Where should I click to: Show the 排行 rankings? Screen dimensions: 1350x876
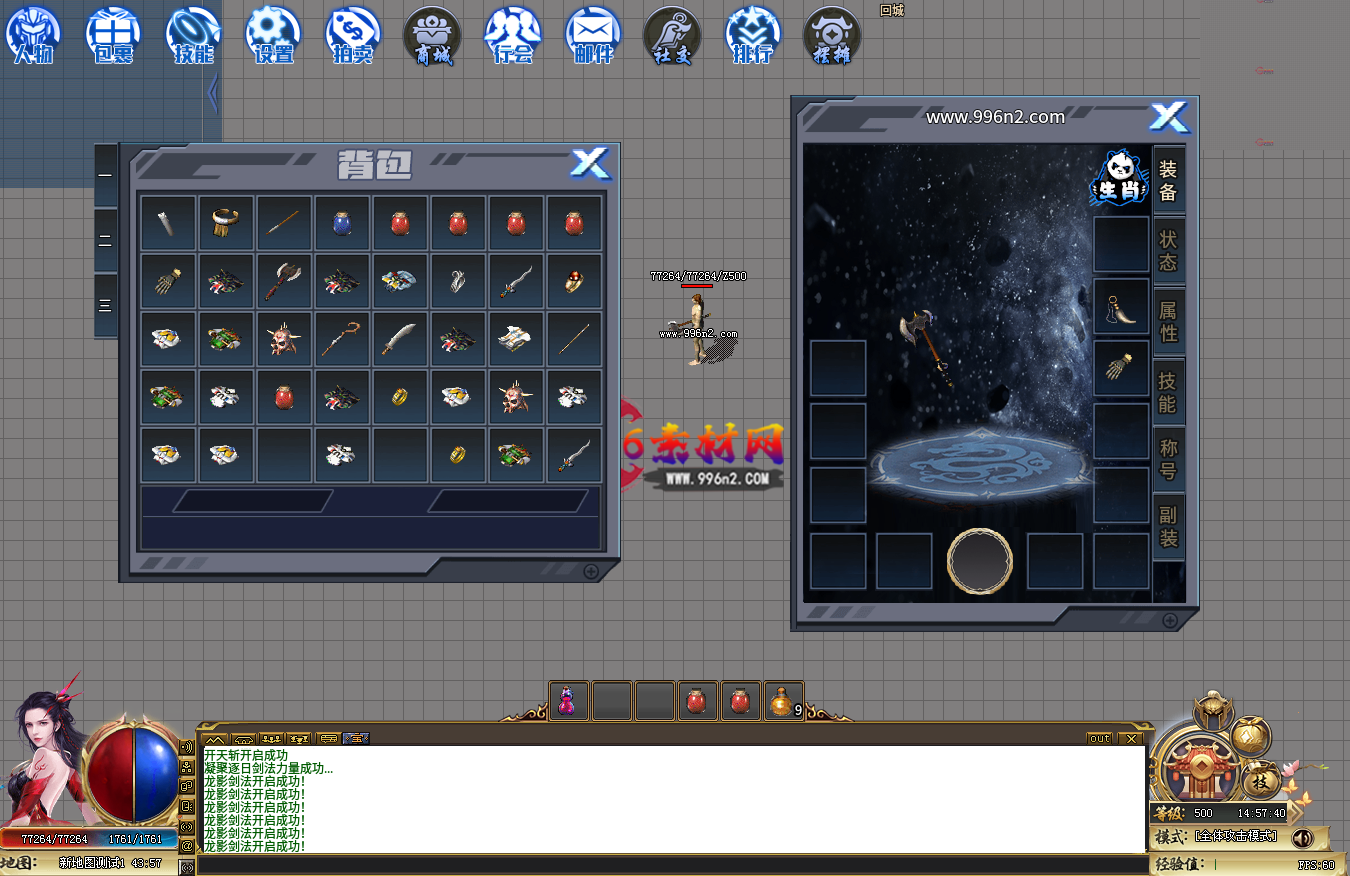click(753, 34)
